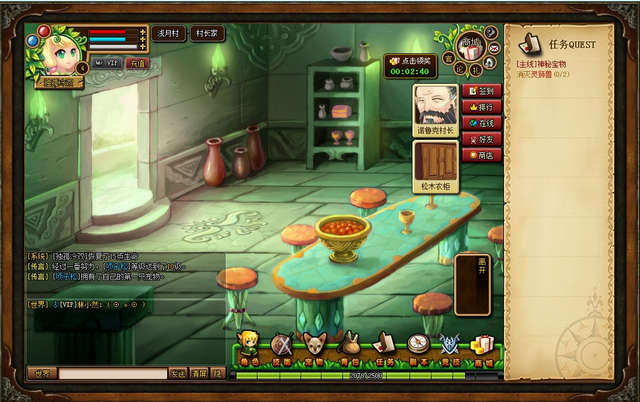640x402 pixels.
Task: Open the main quest 神秘宝物 link
Action: pos(547,63)
